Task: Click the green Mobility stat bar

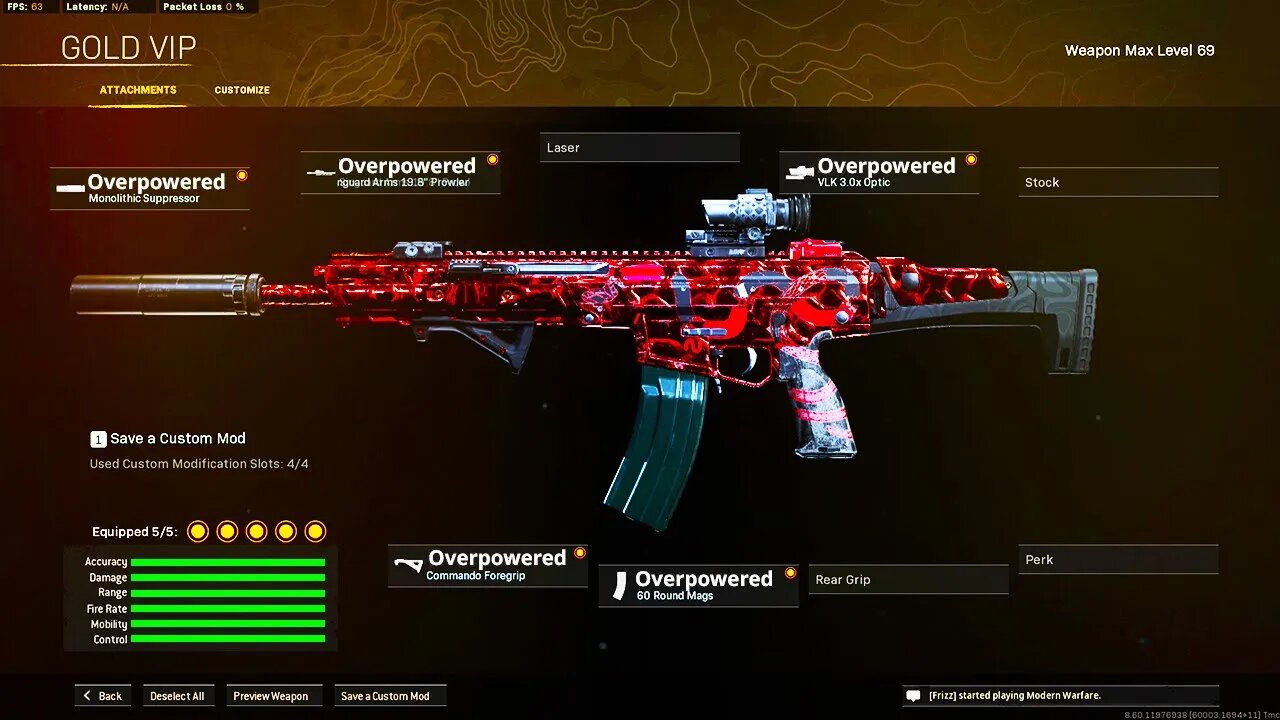Action: point(228,624)
